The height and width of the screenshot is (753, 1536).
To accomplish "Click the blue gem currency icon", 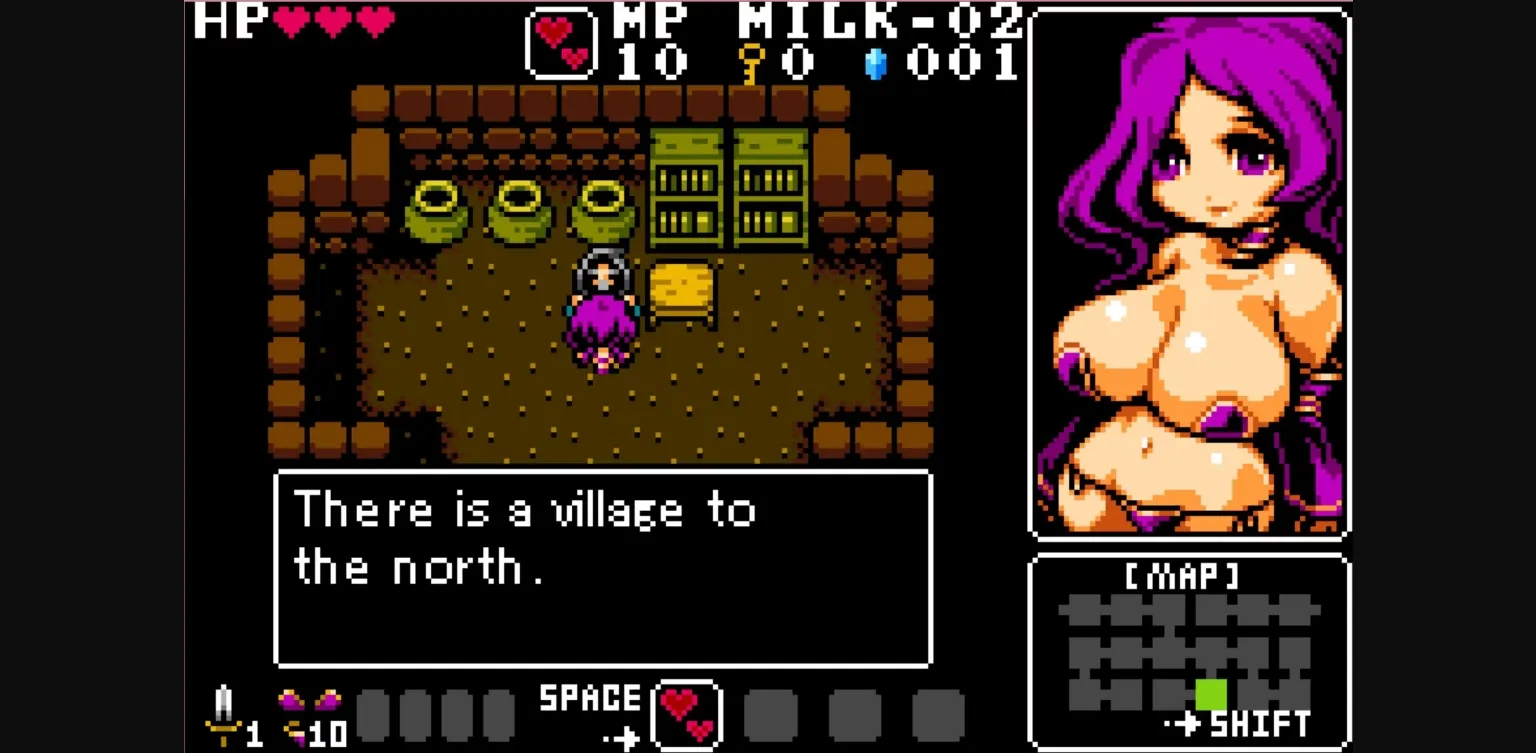I will click(x=878, y=63).
